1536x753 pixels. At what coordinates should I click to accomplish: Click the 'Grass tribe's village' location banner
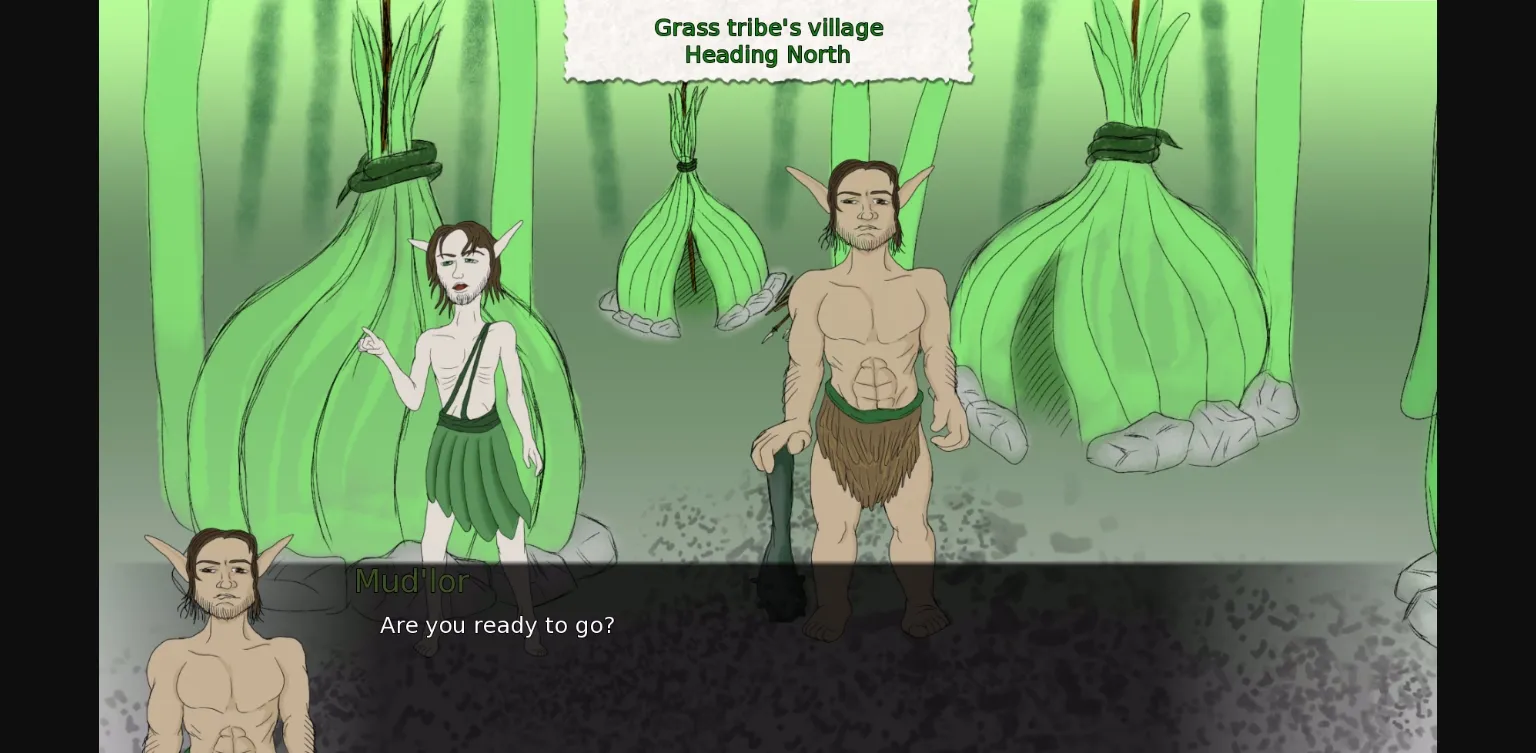(768, 27)
